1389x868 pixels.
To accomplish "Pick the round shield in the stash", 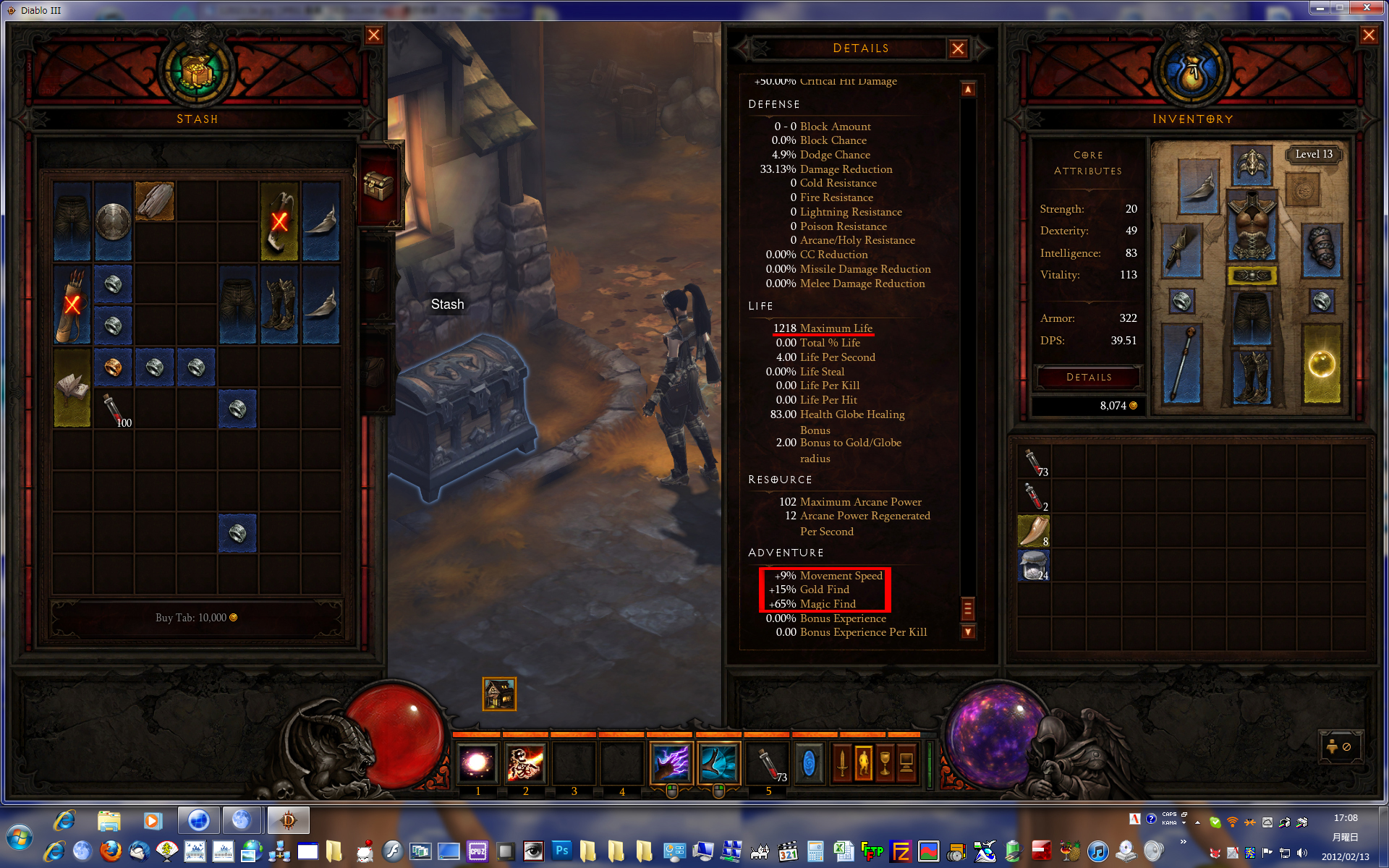I will pyautogui.click(x=114, y=221).
